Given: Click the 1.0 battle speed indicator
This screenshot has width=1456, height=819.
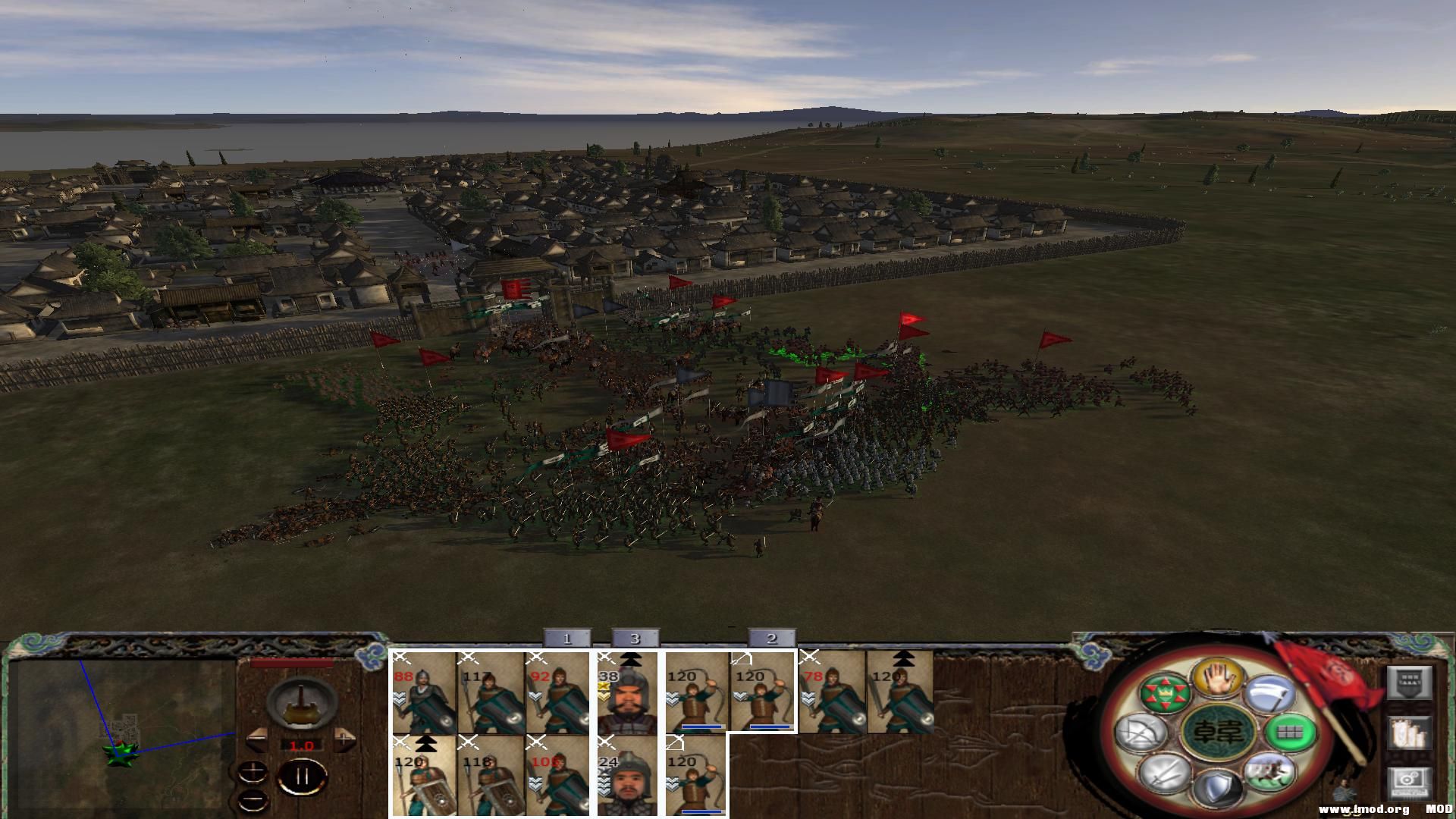Looking at the screenshot, I should (301, 745).
